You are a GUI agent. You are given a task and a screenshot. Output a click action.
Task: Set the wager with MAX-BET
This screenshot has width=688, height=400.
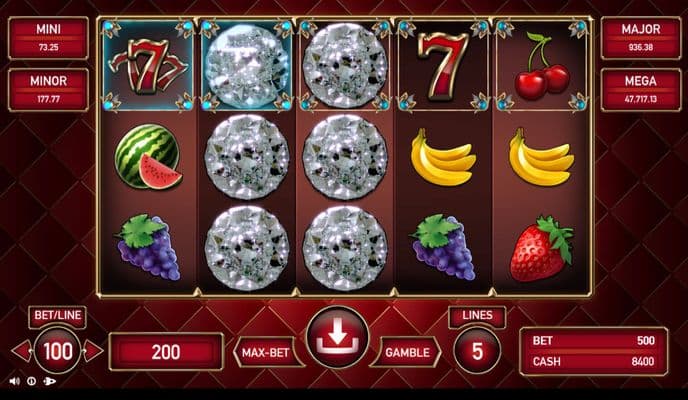[268, 352]
